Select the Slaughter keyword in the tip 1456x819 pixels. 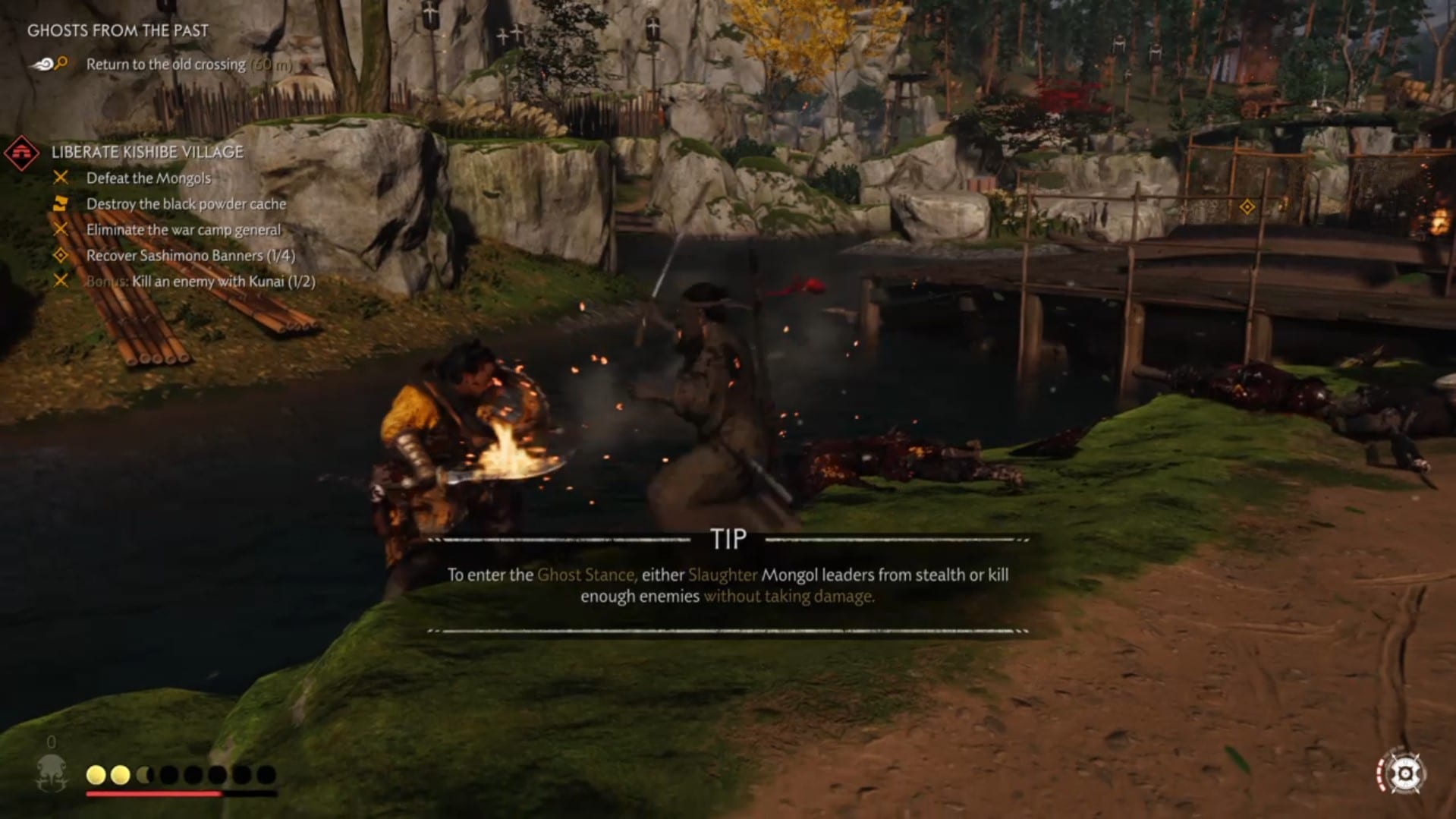[722, 575]
